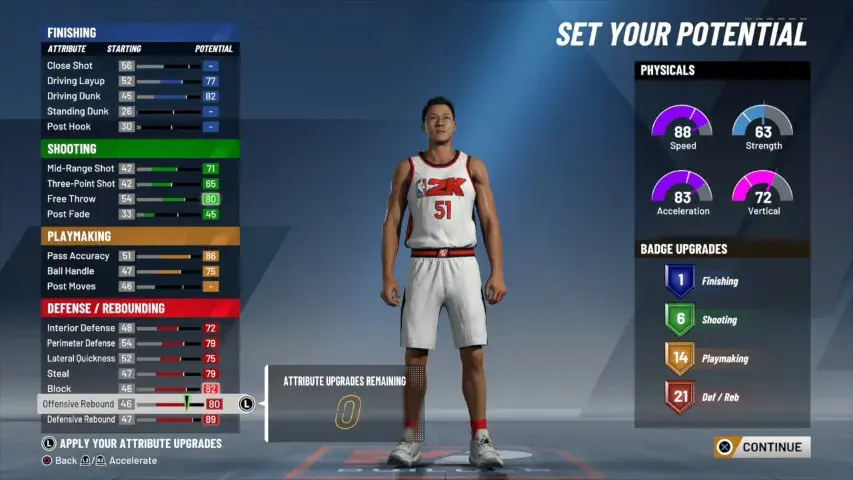Viewport: 853px width, 480px height.
Task: Select the Interior Defense attribute row
Action: pos(140,328)
